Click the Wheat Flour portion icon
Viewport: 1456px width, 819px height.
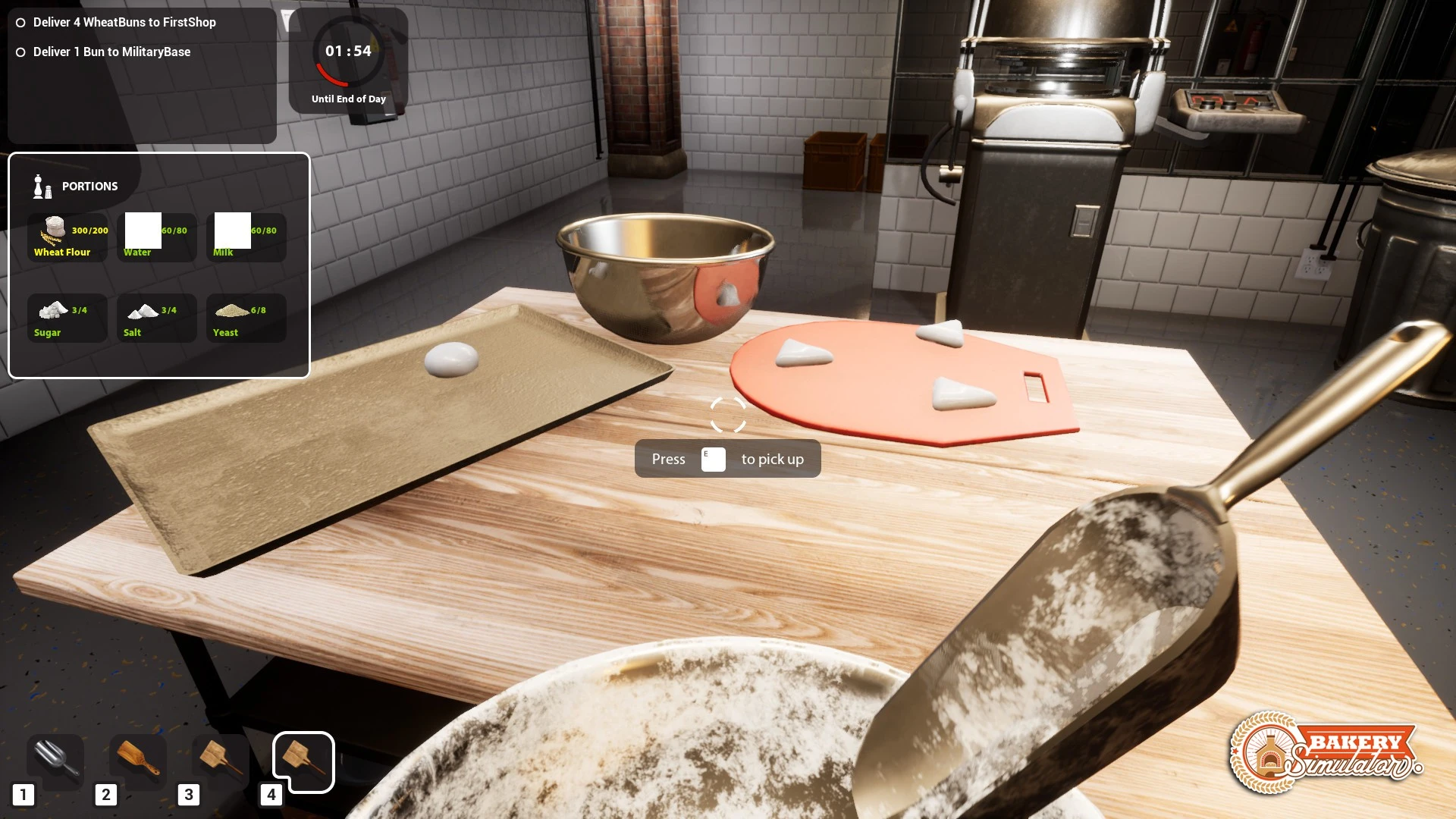coord(54,230)
